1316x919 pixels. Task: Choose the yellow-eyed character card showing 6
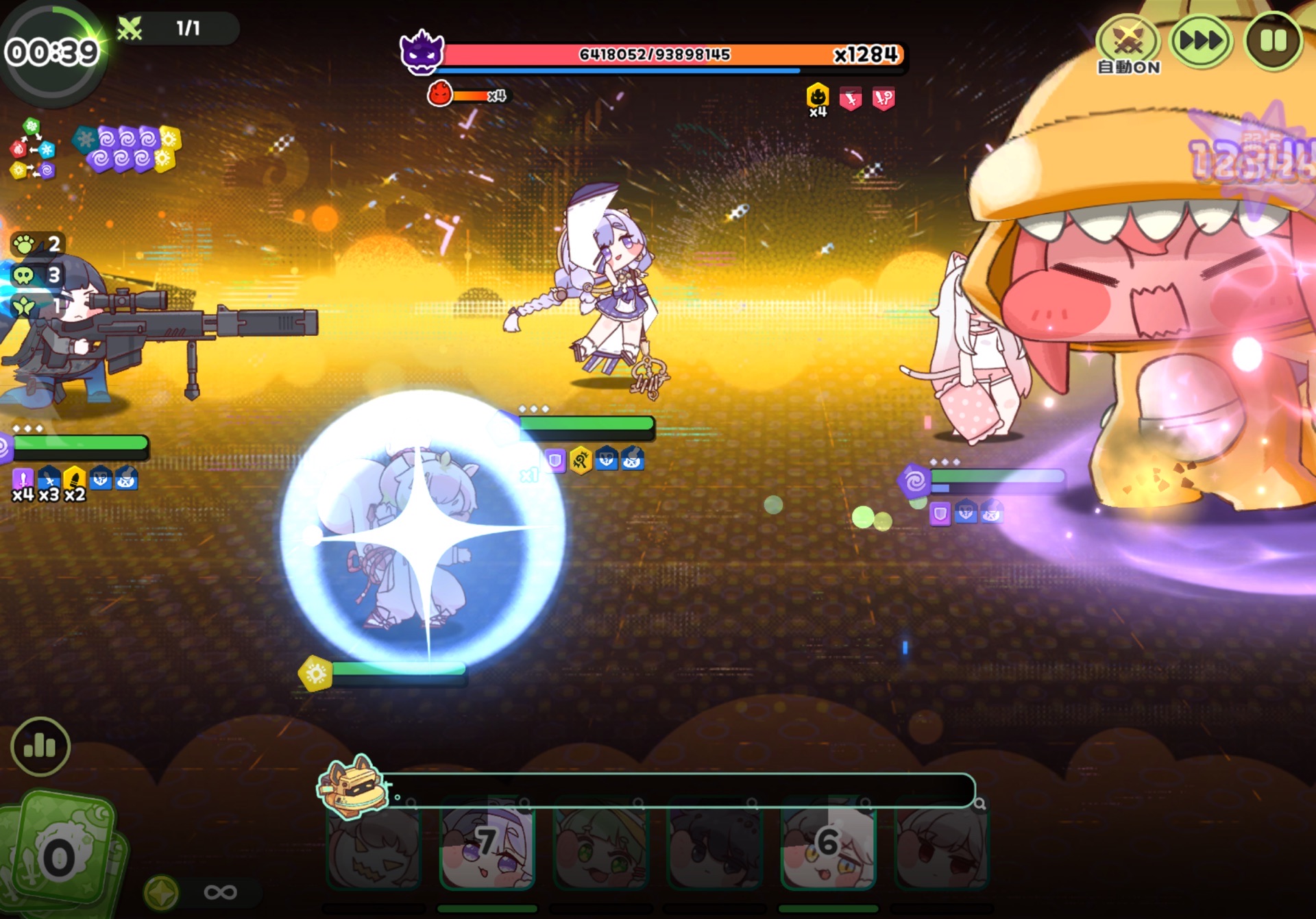tap(828, 846)
